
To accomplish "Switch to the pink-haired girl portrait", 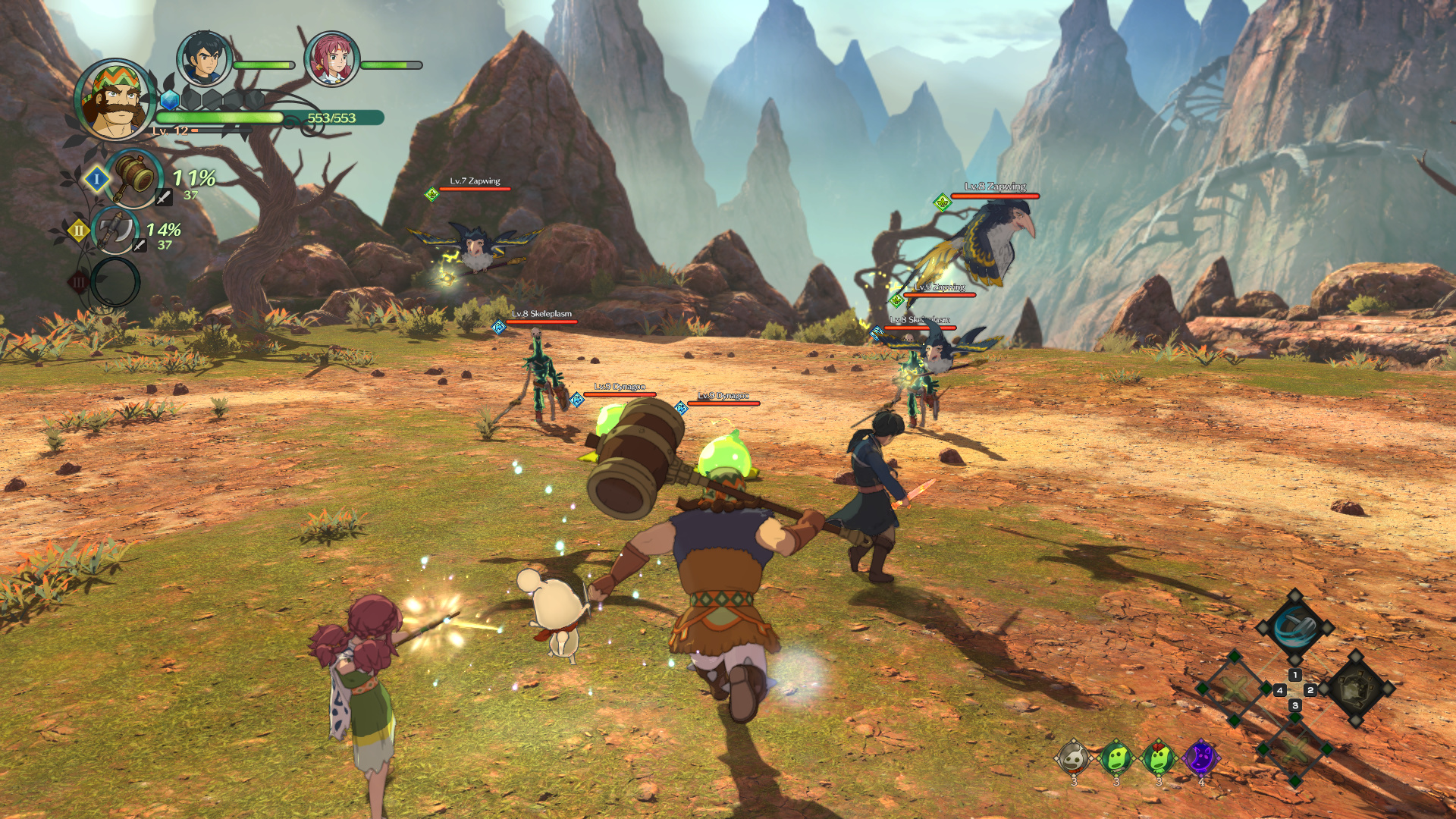I will pyautogui.click(x=331, y=58).
